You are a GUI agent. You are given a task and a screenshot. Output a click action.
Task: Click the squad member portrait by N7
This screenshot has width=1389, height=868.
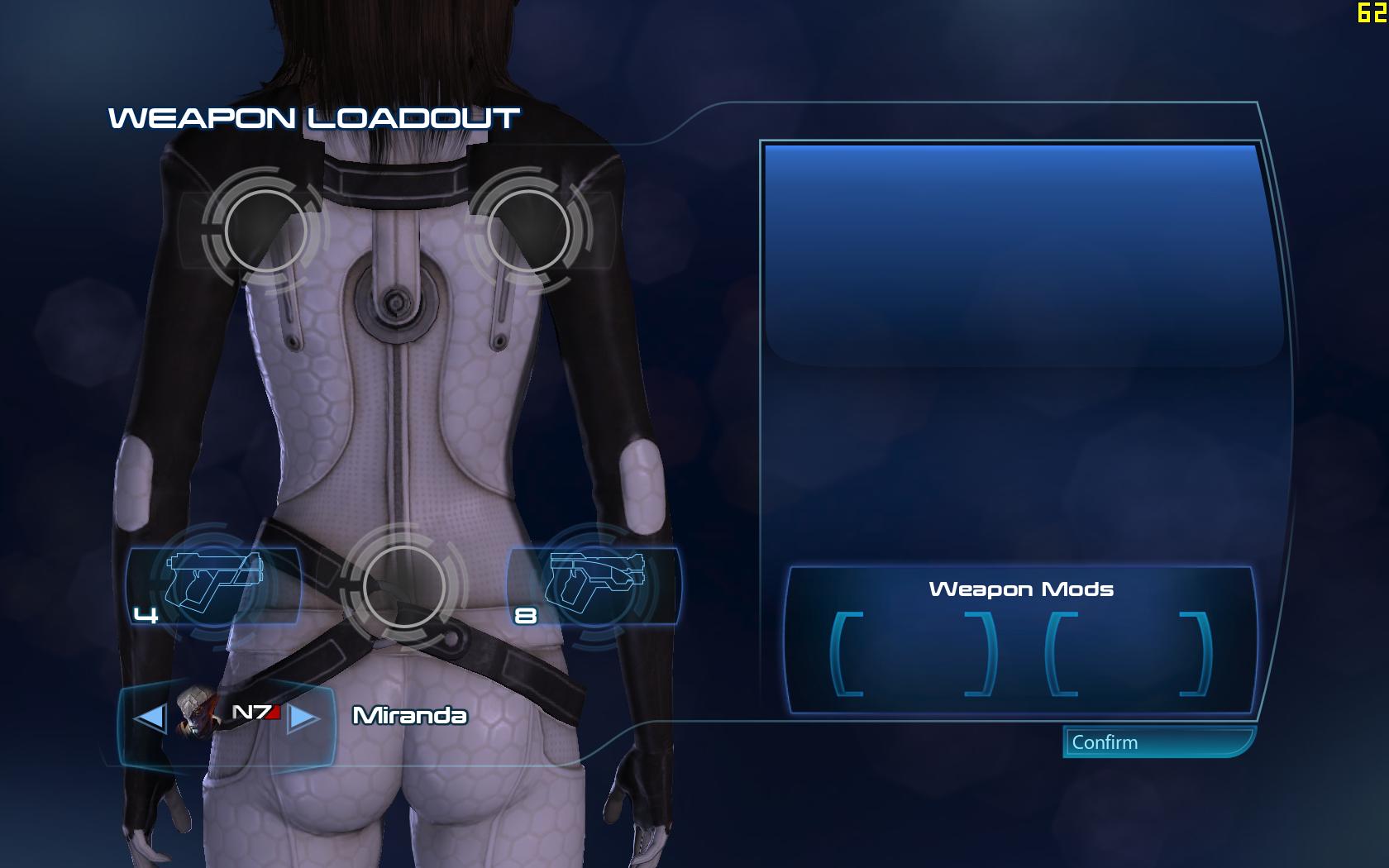pos(196,712)
